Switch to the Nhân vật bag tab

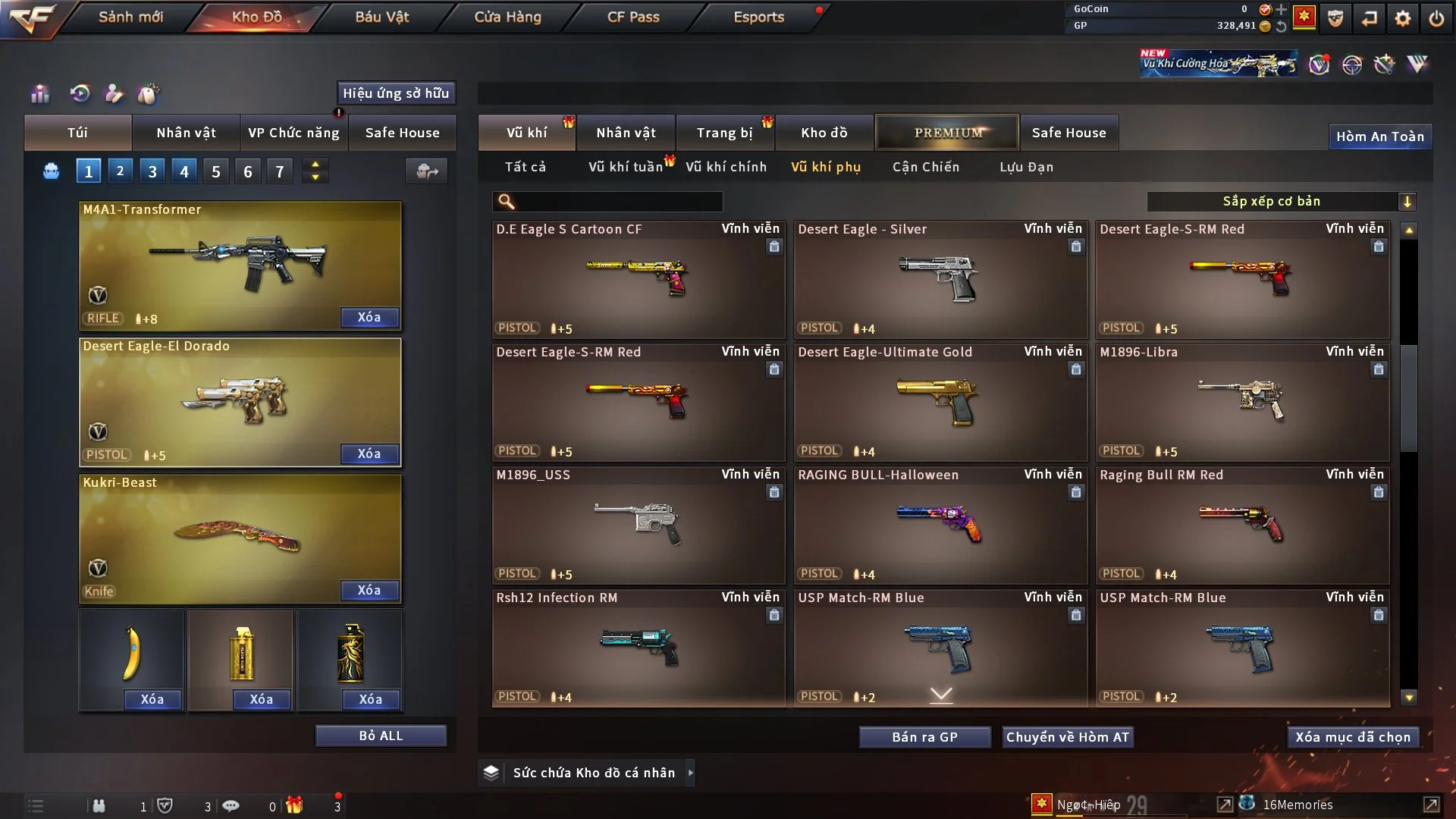click(x=186, y=133)
